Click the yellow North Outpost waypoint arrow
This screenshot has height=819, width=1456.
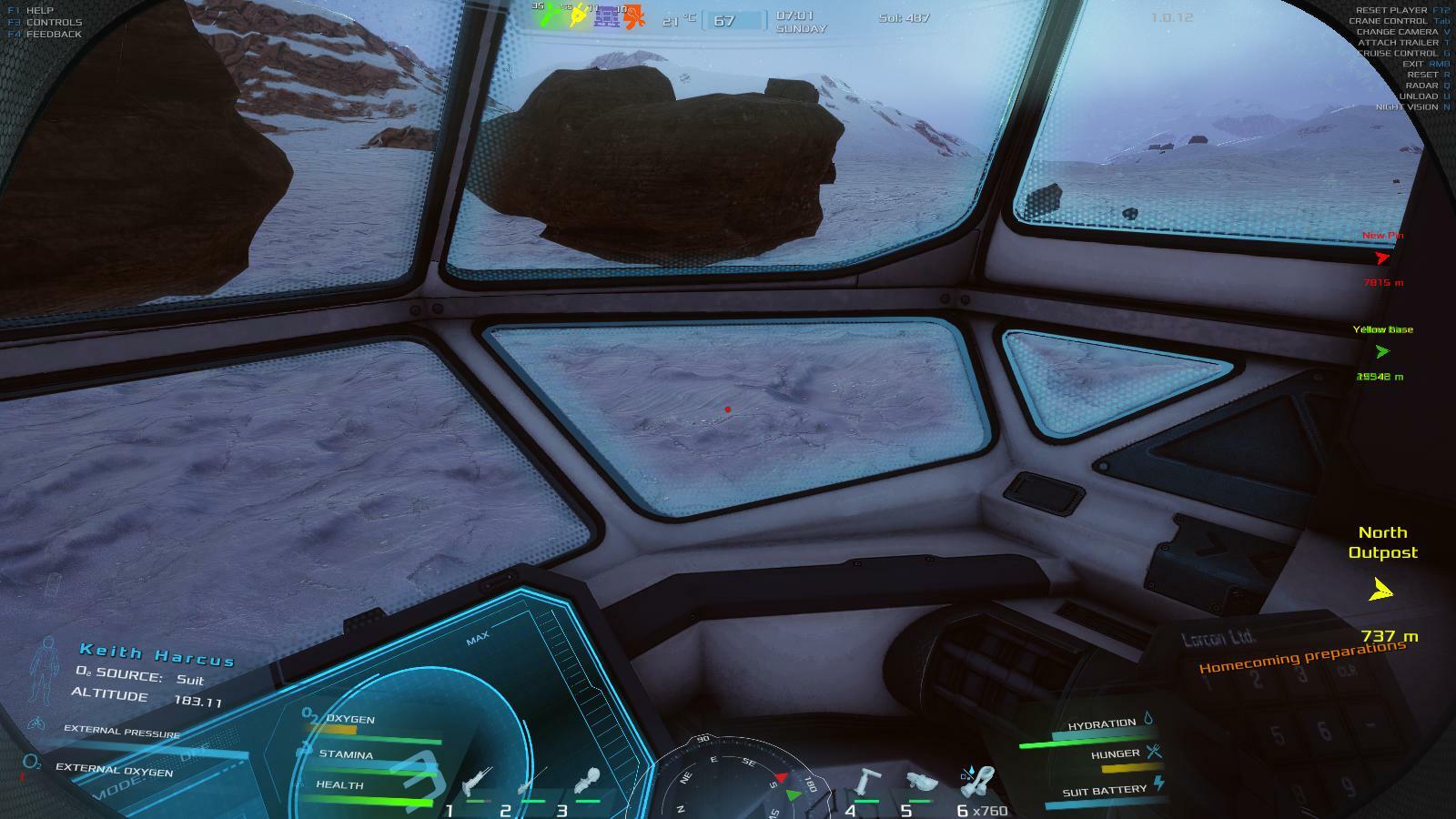point(1381,591)
